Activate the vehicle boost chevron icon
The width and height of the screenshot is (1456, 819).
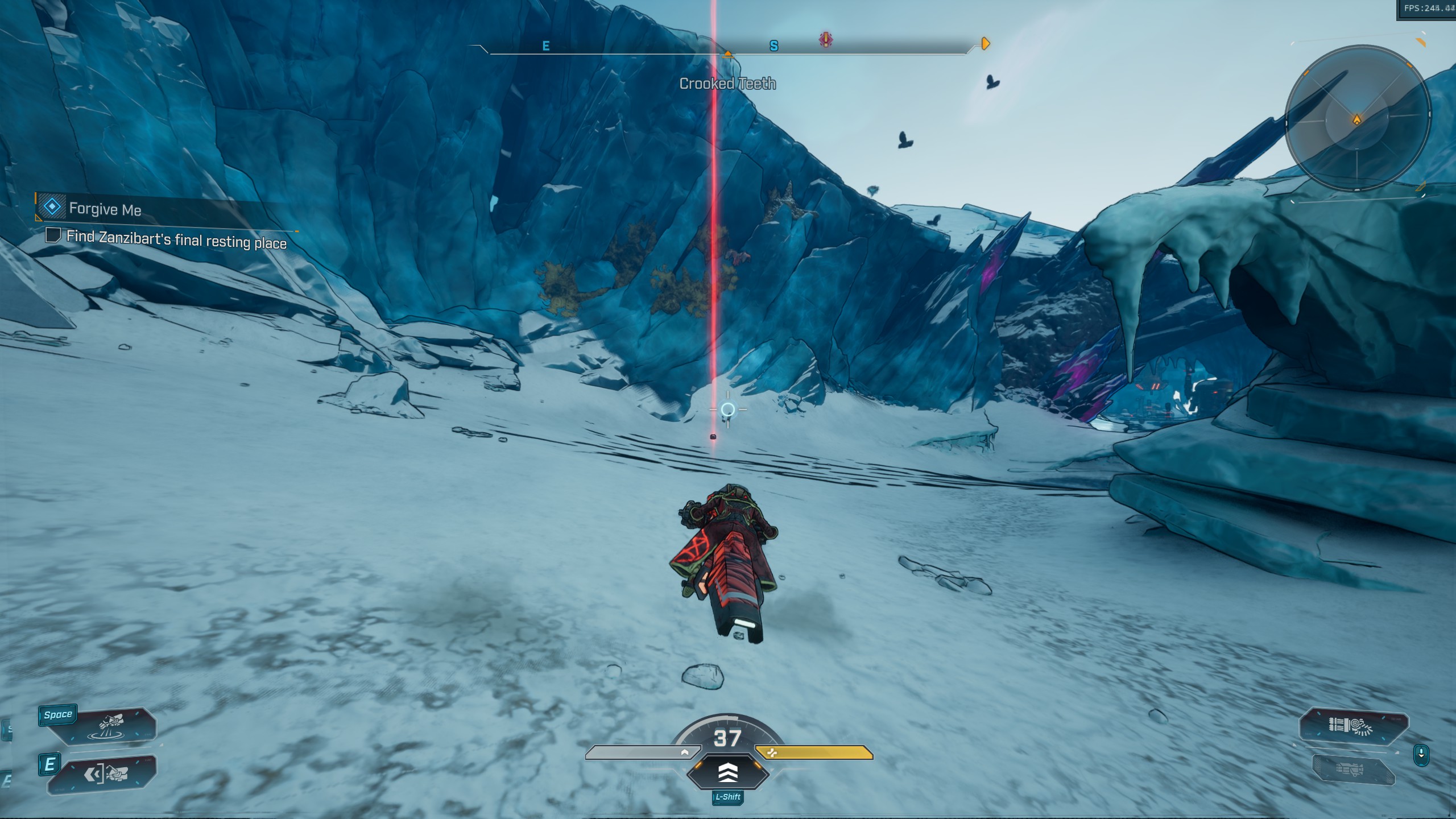(728, 772)
